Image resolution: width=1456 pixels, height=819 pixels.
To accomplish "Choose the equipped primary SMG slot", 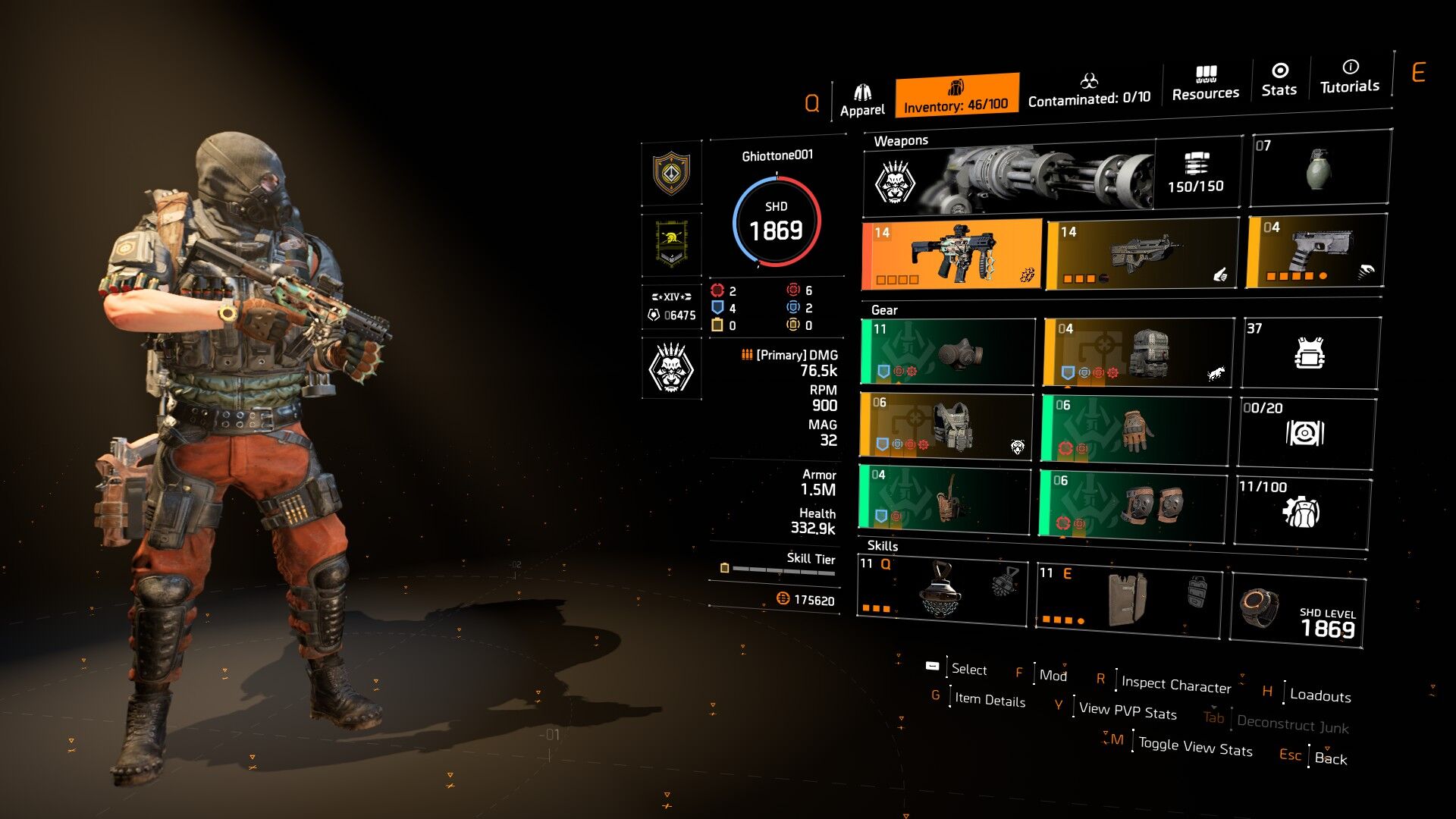I will coord(952,254).
